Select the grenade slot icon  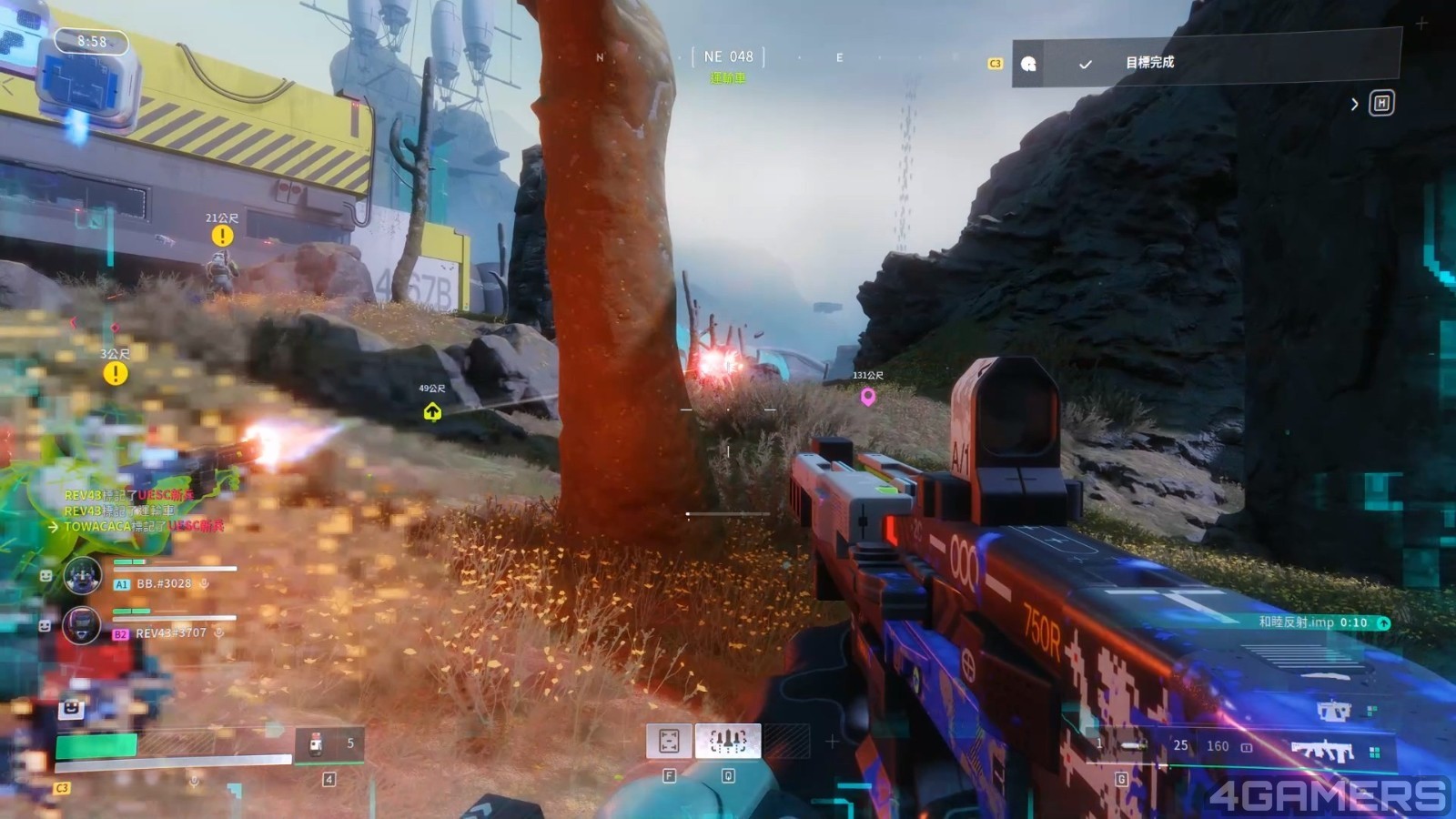1134,745
